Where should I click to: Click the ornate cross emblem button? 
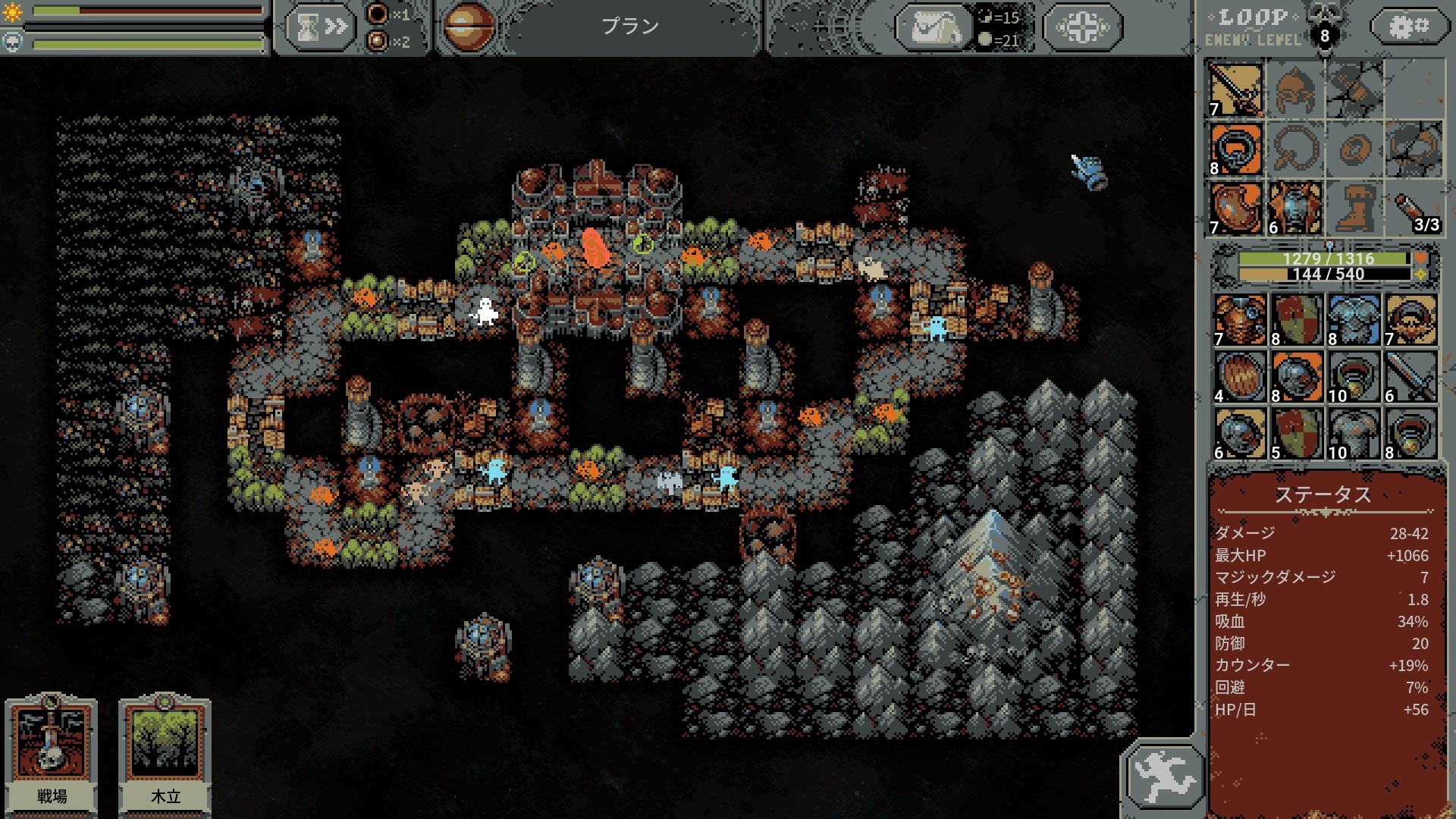(x=1082, y=28)
